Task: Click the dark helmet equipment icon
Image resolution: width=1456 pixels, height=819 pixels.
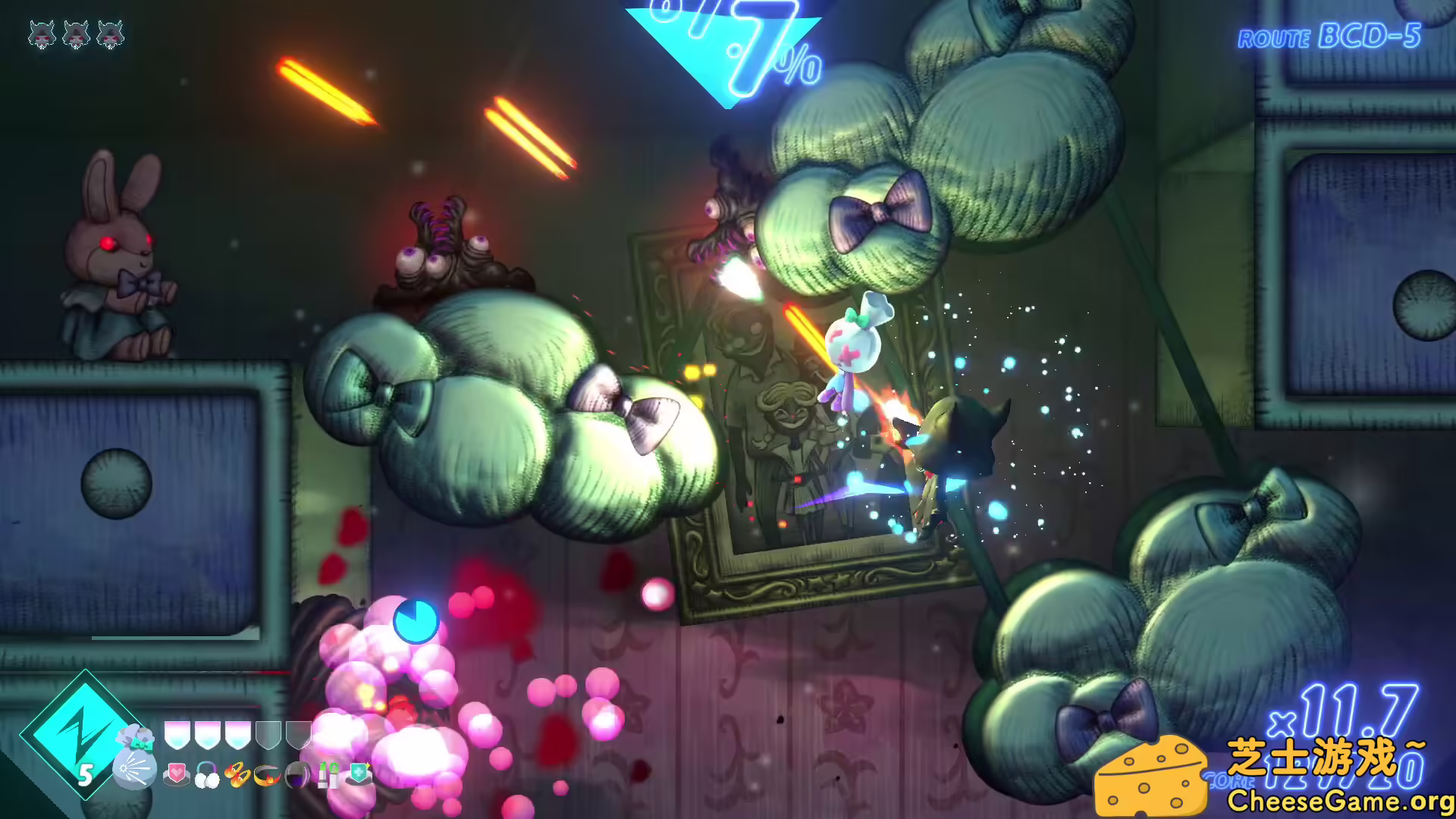Action: (297, 774)
